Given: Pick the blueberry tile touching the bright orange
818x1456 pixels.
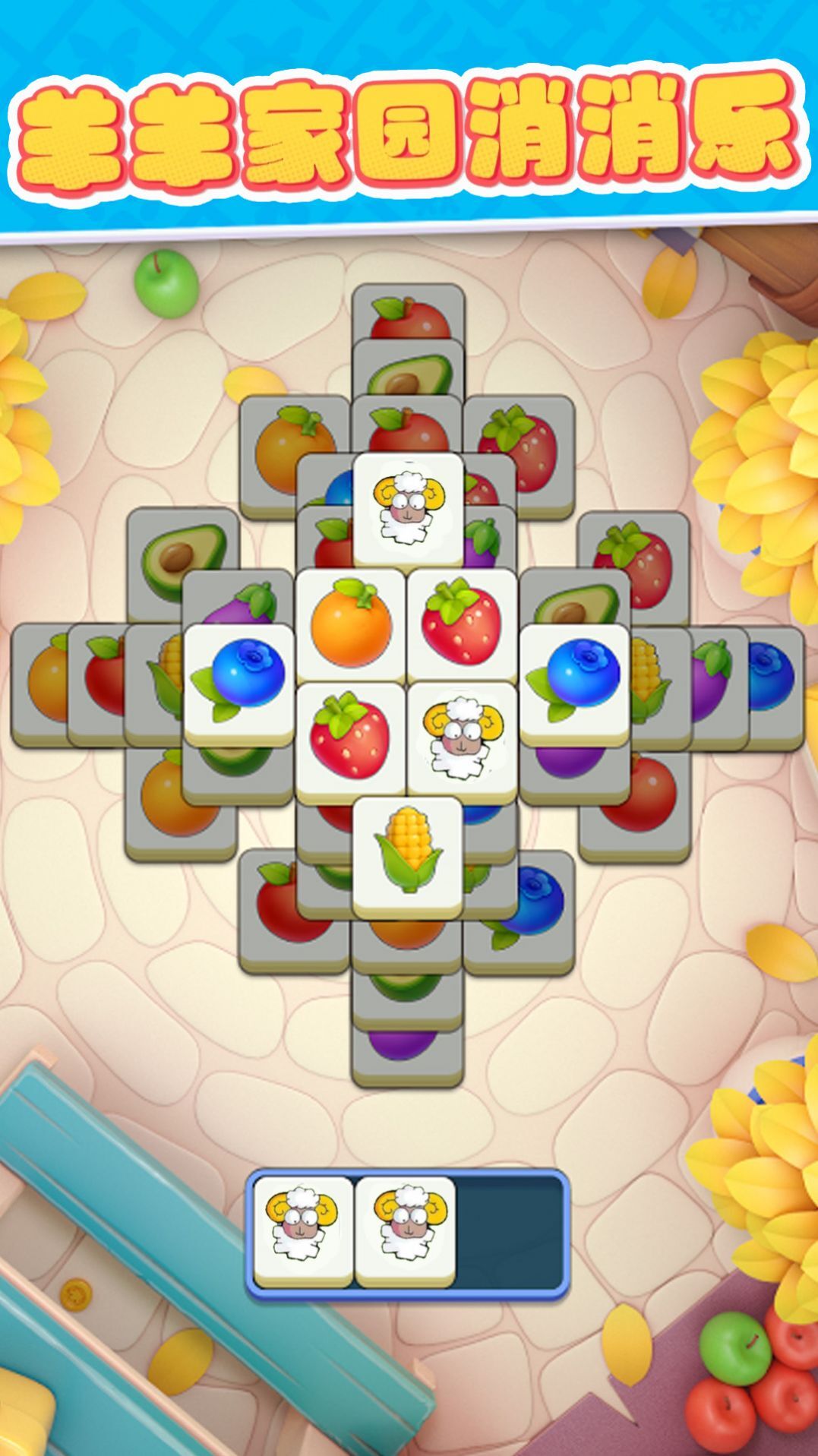Looking at the screenshot, I should point(238,679).
